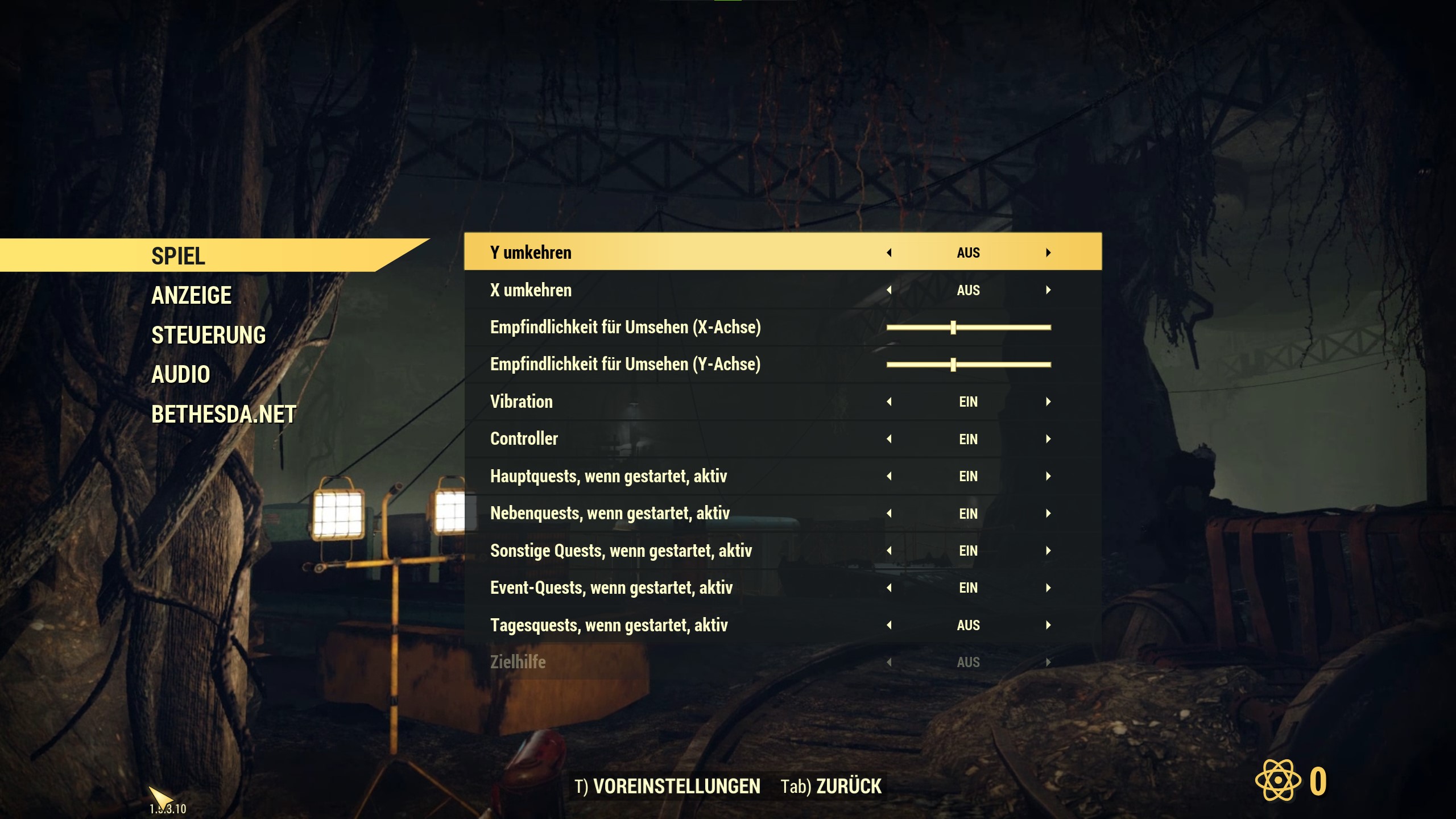Open the Atom shop currency icon
This screenshot has width=1456, height=819.
[x=1278, y=780]
